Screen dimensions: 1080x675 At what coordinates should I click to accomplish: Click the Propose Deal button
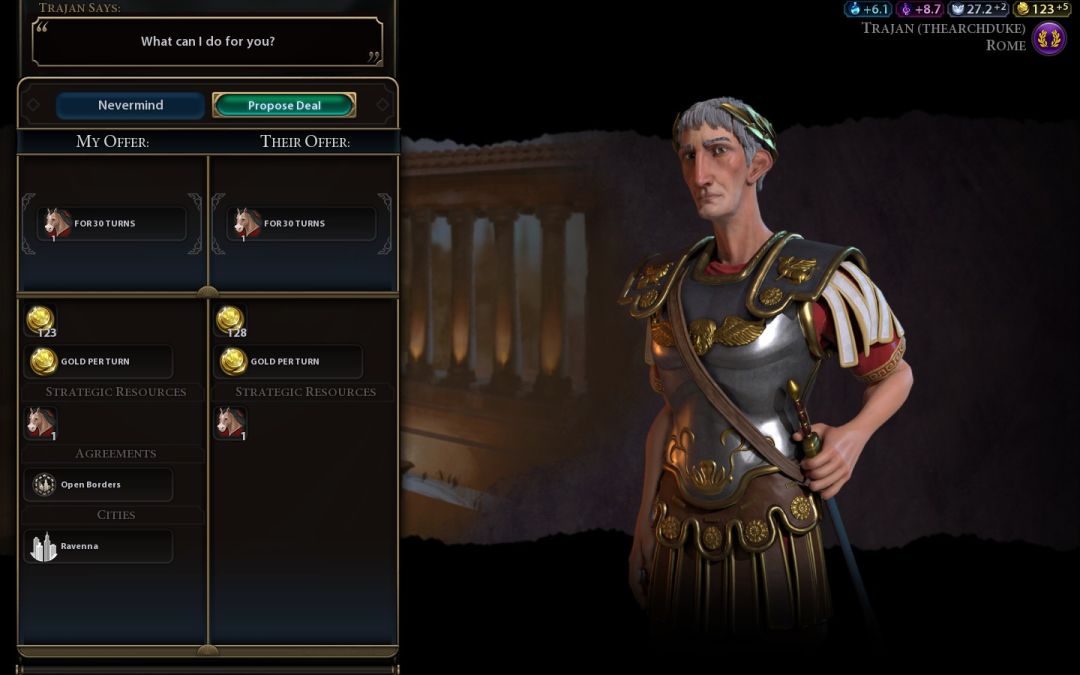[x=284, y=105]
